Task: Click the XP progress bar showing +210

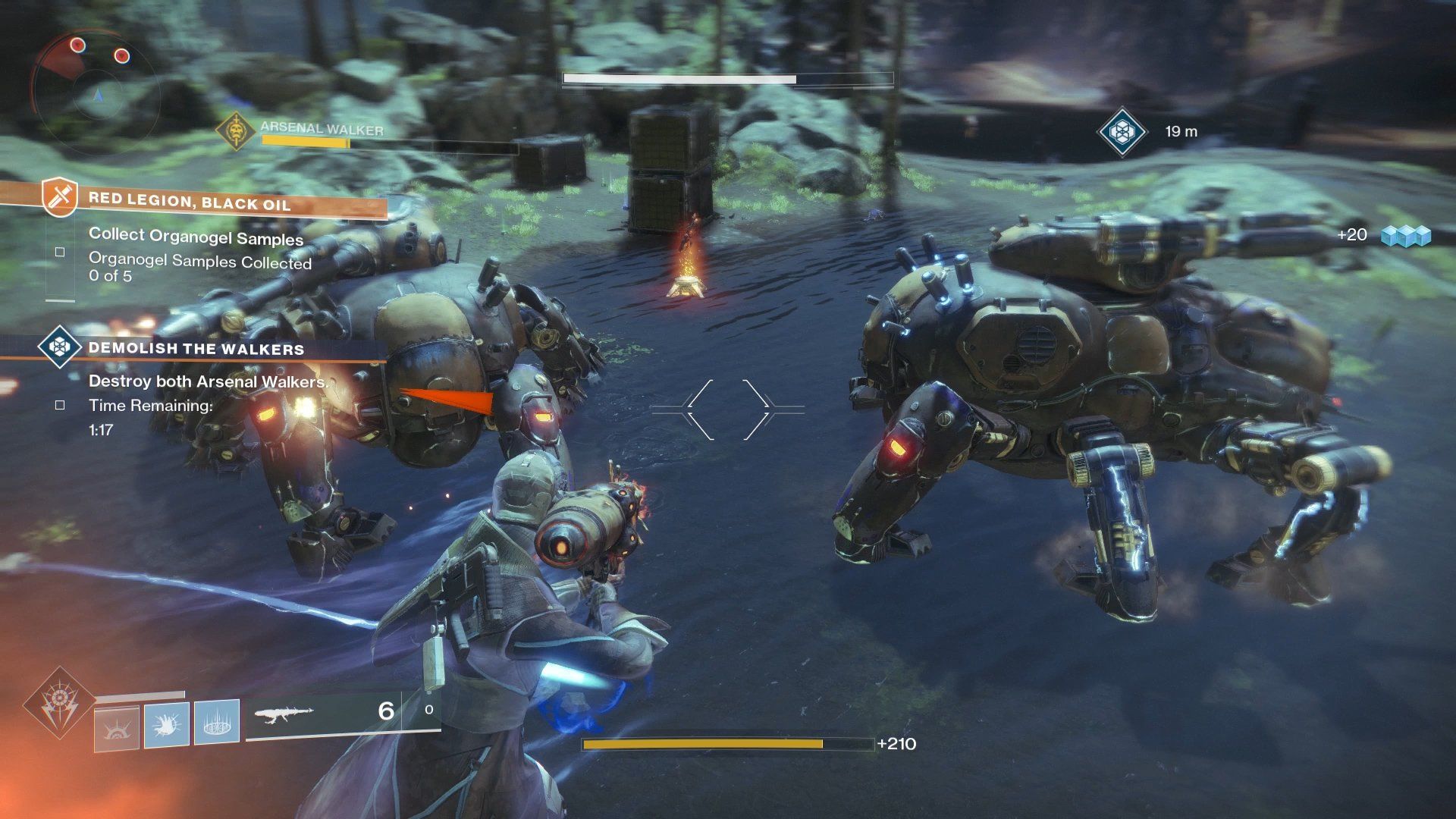Action: (x=728, y=745)
